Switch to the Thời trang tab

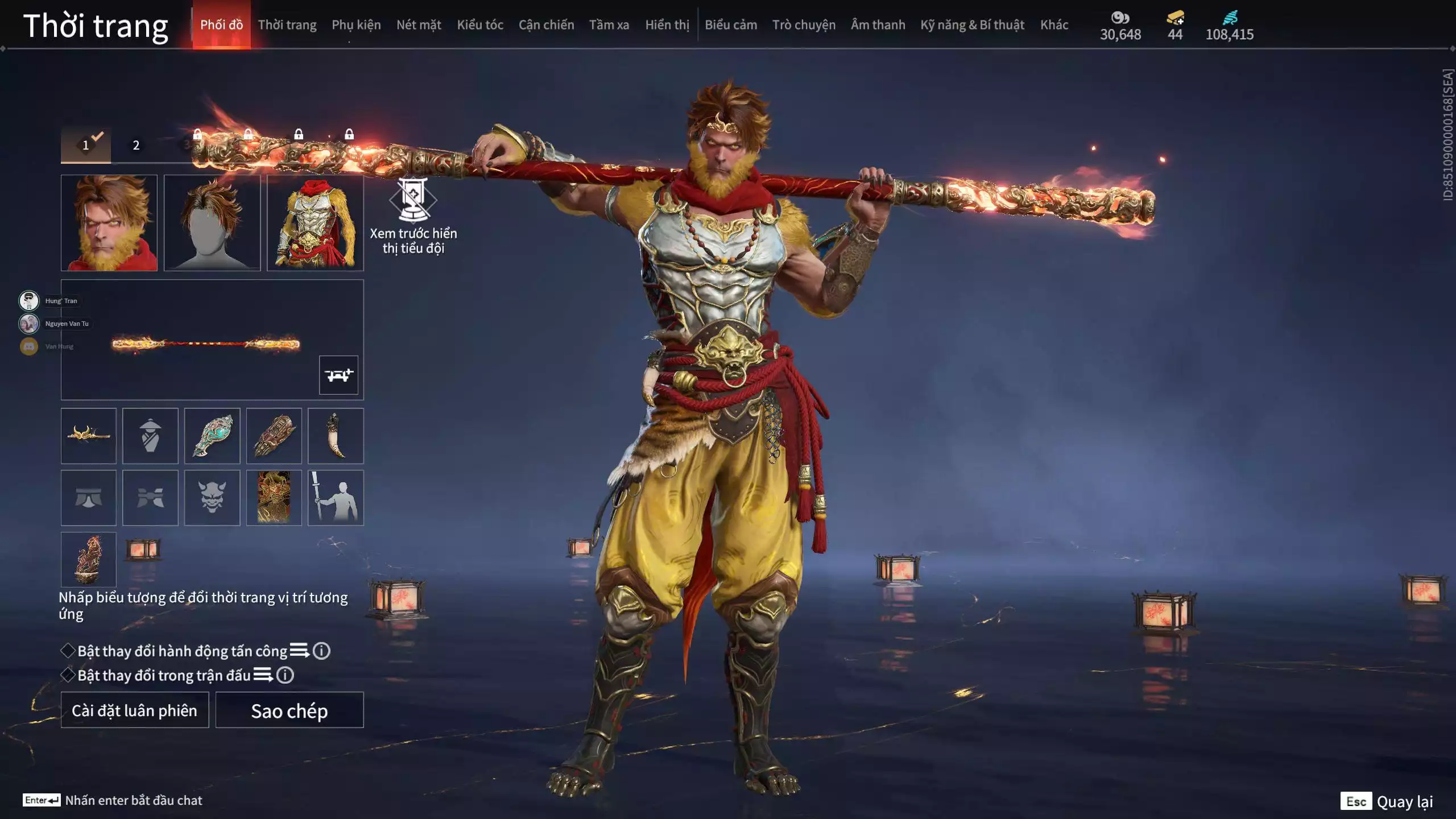pos(287,25)
